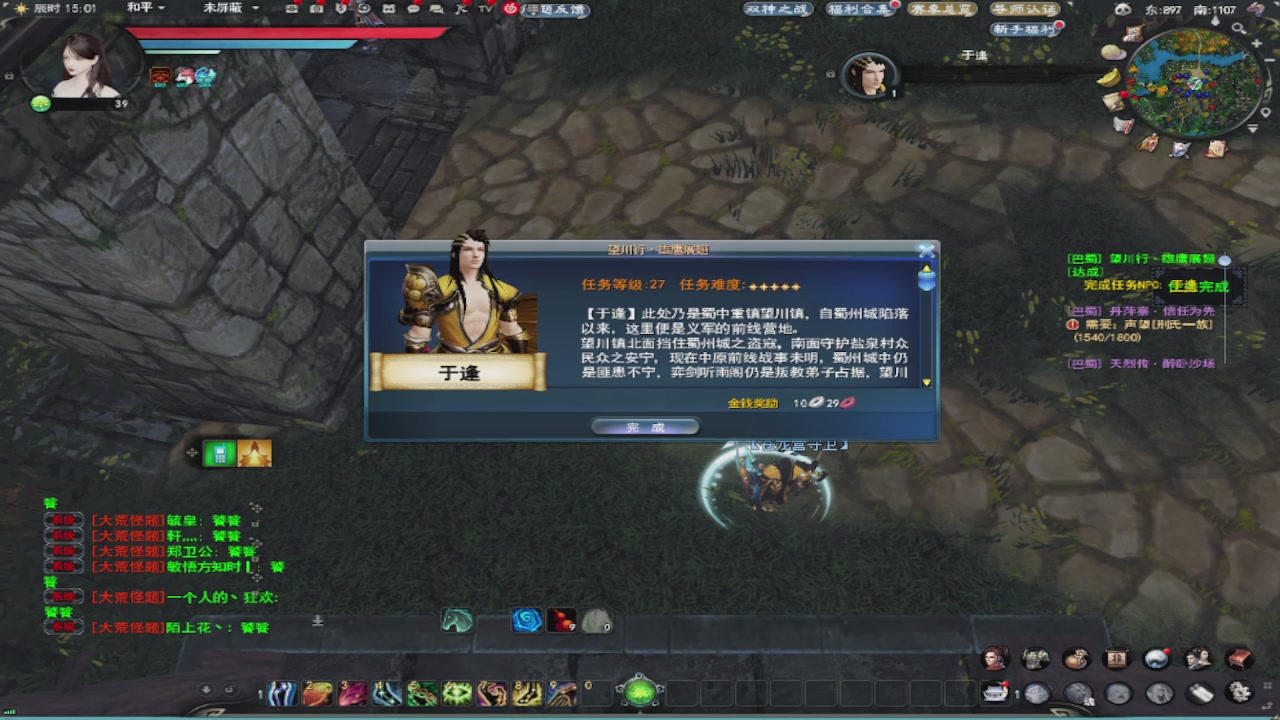Open the yin-yang cultivation icon with red dot
Image resolution: width=1280 pixels, height=720 pixels.
(1157, 657)
